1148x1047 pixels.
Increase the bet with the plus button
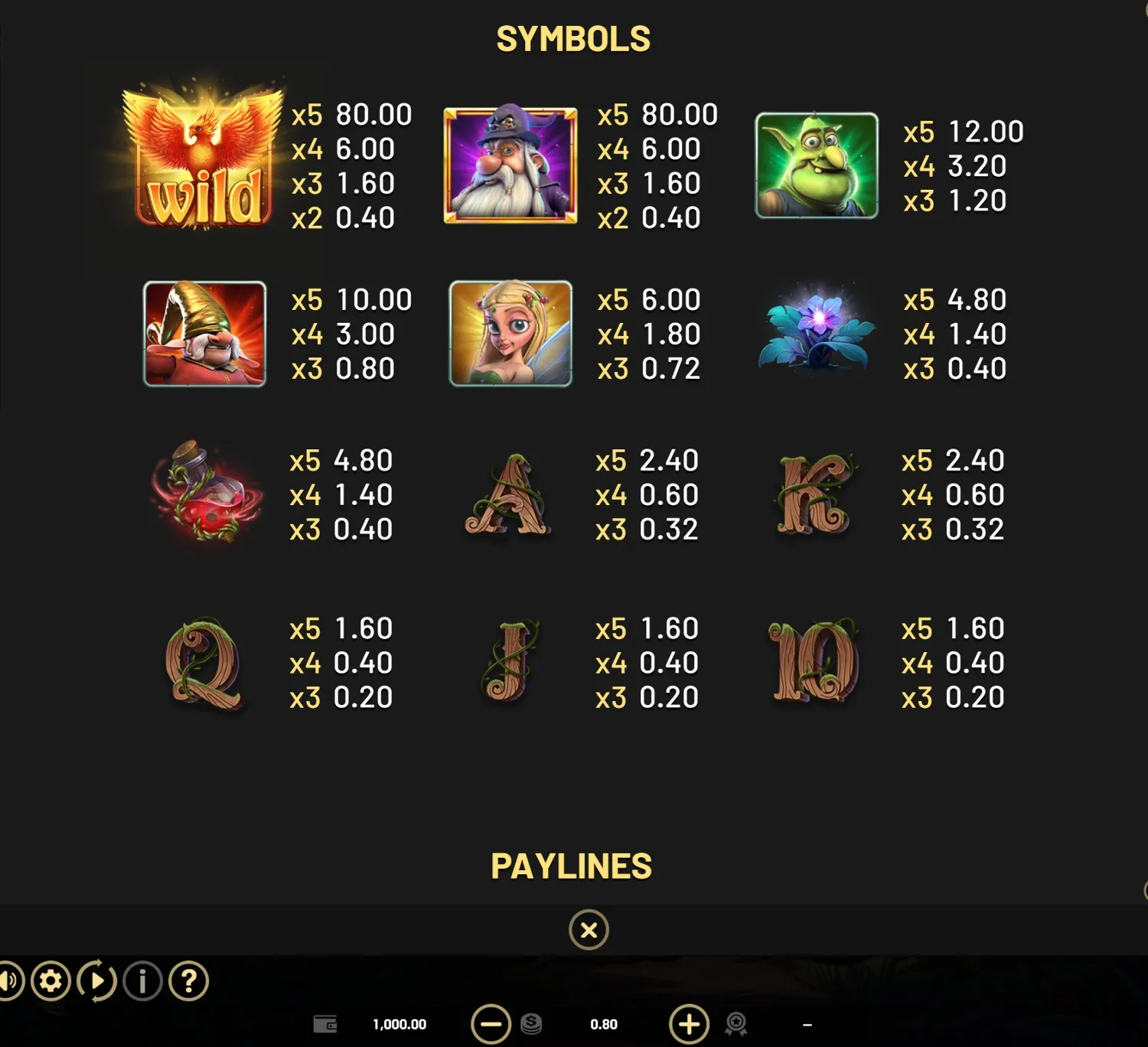[x=688, y=1024]
